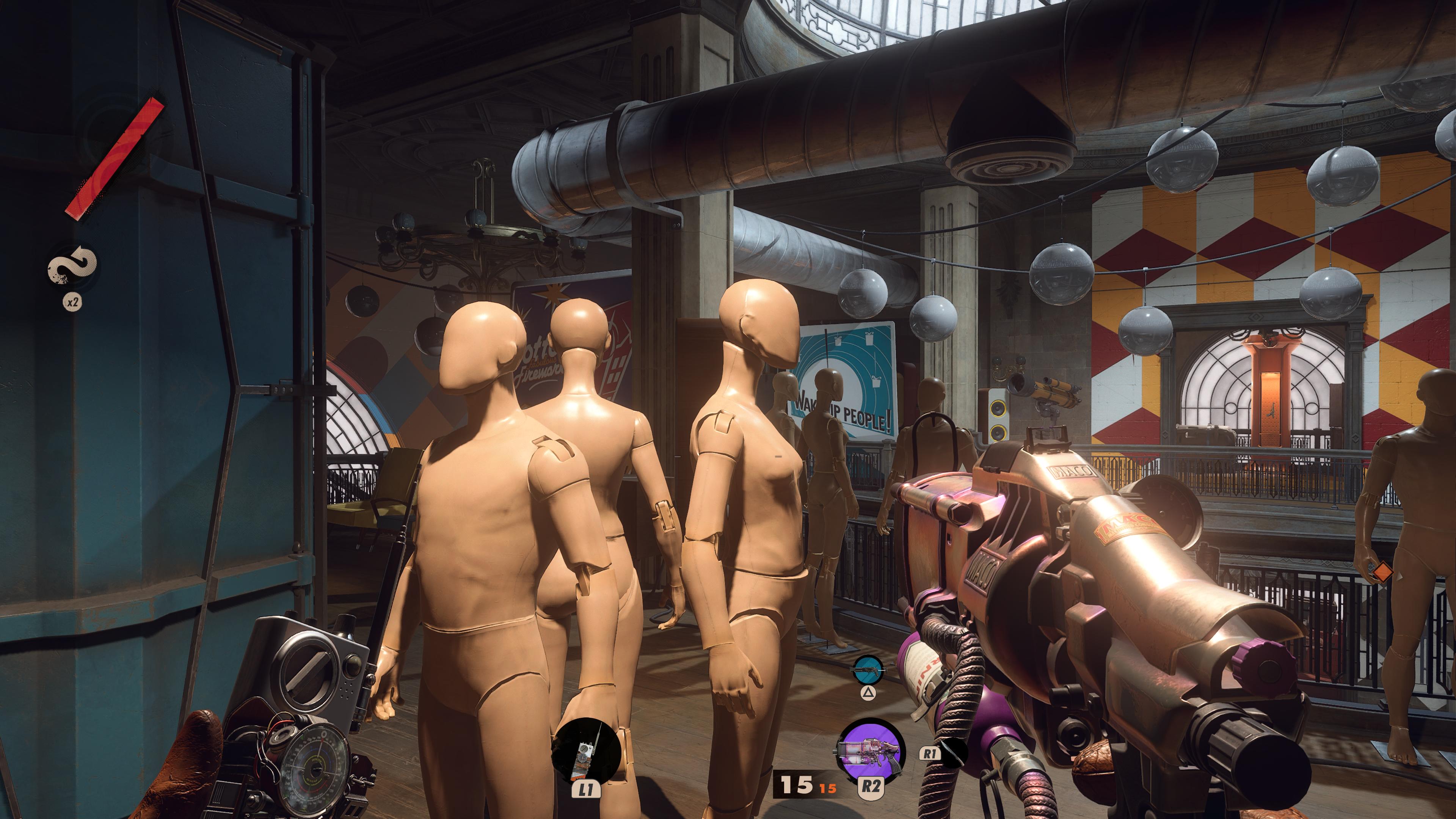Viewport: 1456px width, 819px height.
Task: Click the Reprise rewind arrow icon
Action: (72, 266)
